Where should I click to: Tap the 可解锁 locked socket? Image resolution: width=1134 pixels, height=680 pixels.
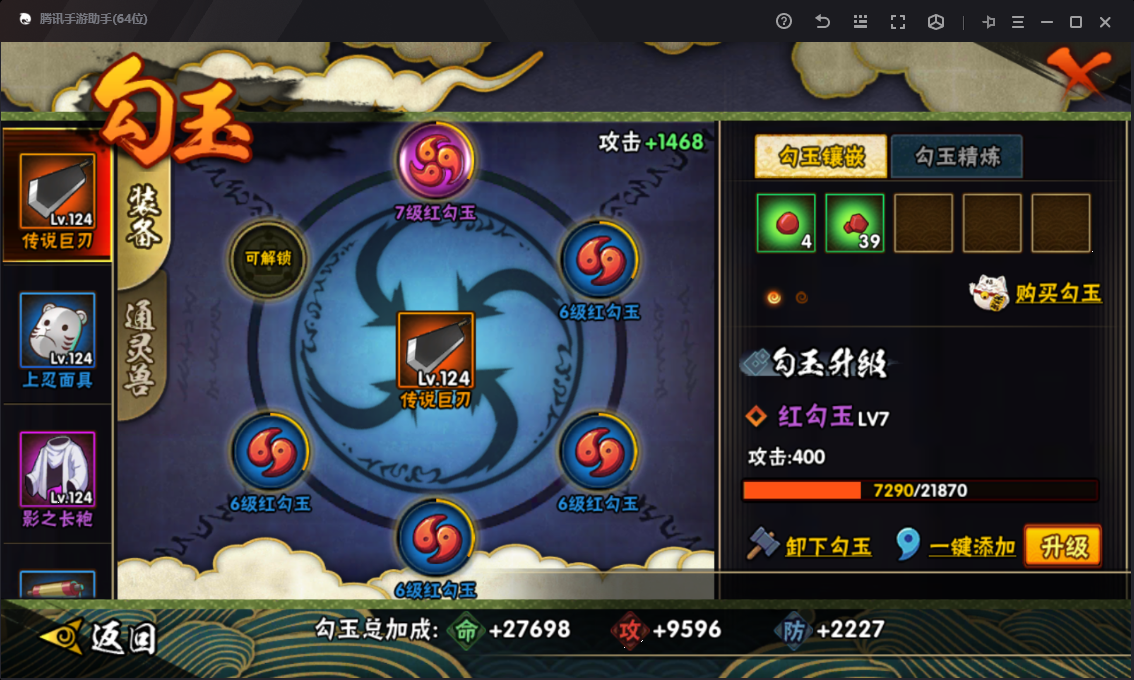coord(268,258)
